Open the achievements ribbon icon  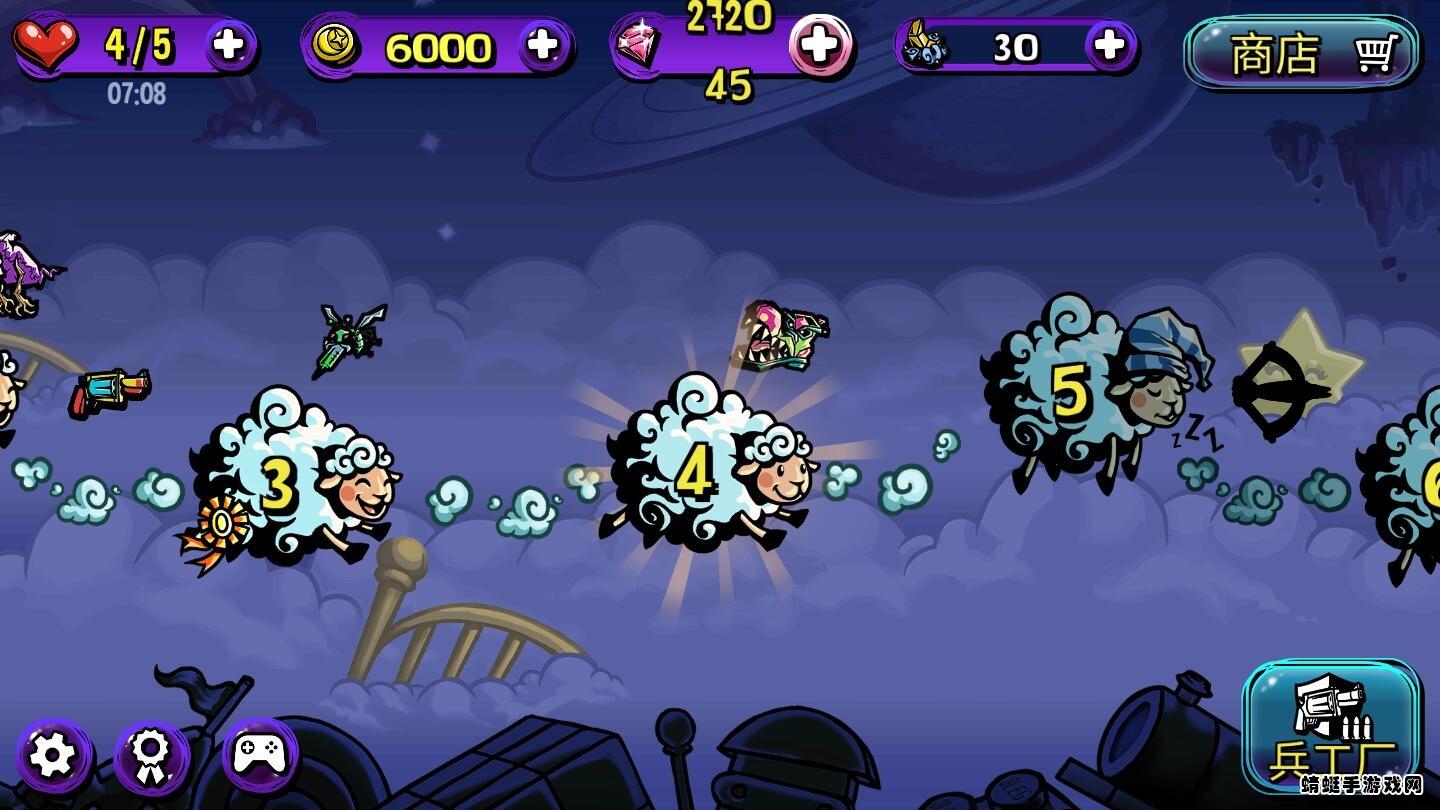(151, 757)
